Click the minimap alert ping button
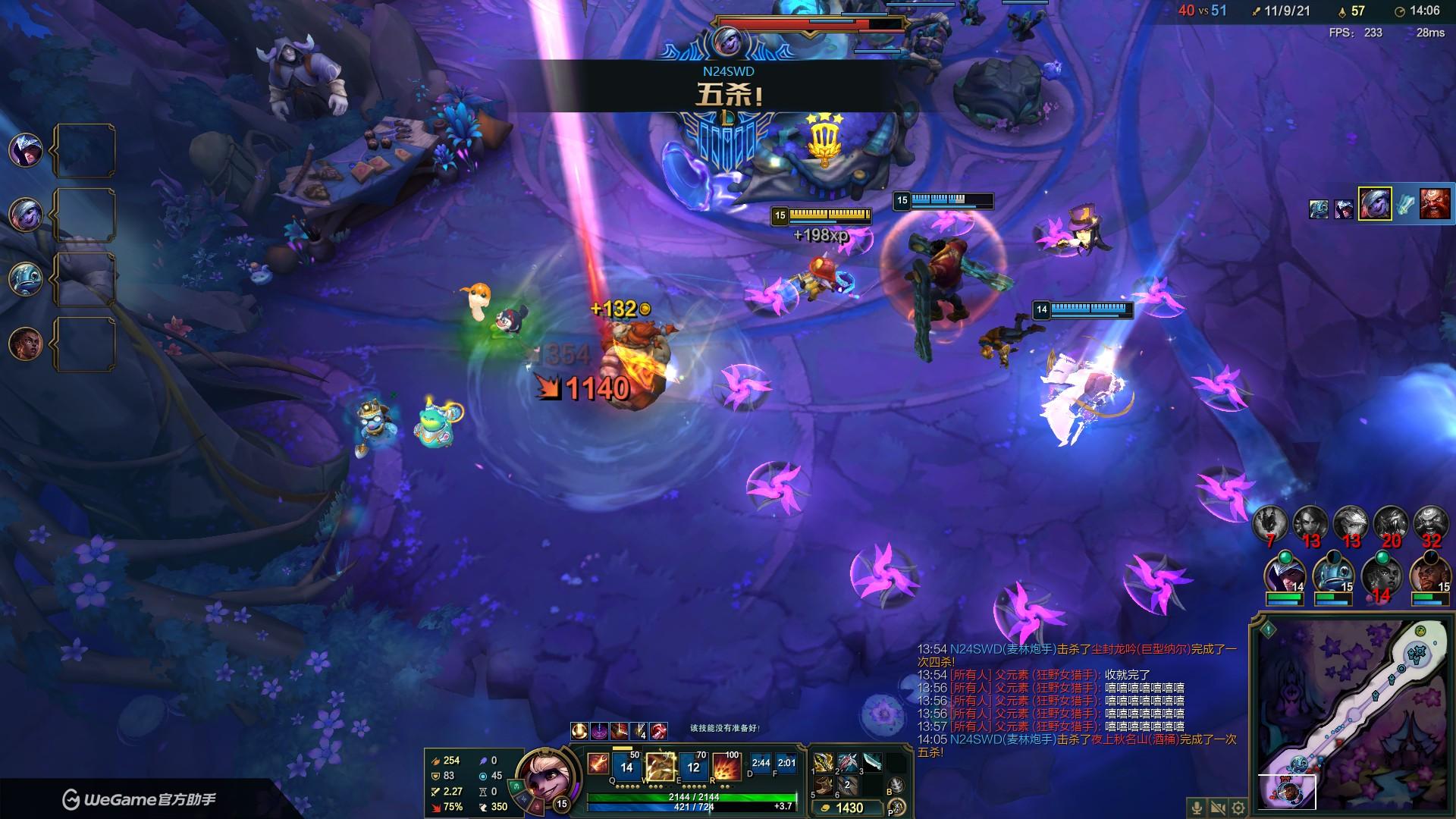The width and height of the screenshot is (1456, 819). tap(1268, 629)
